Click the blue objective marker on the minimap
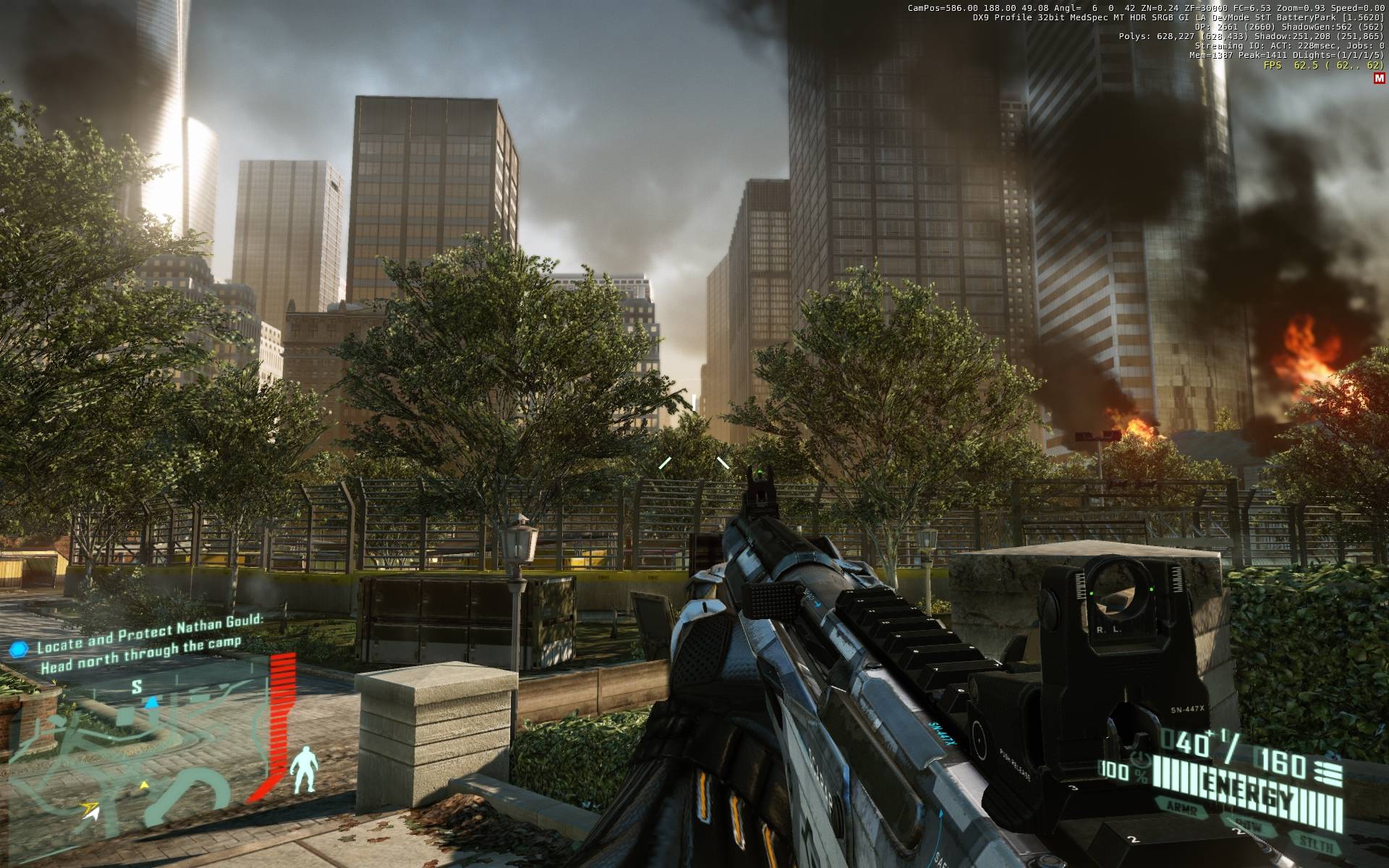 pyautogui.click(x=152, y=702)
